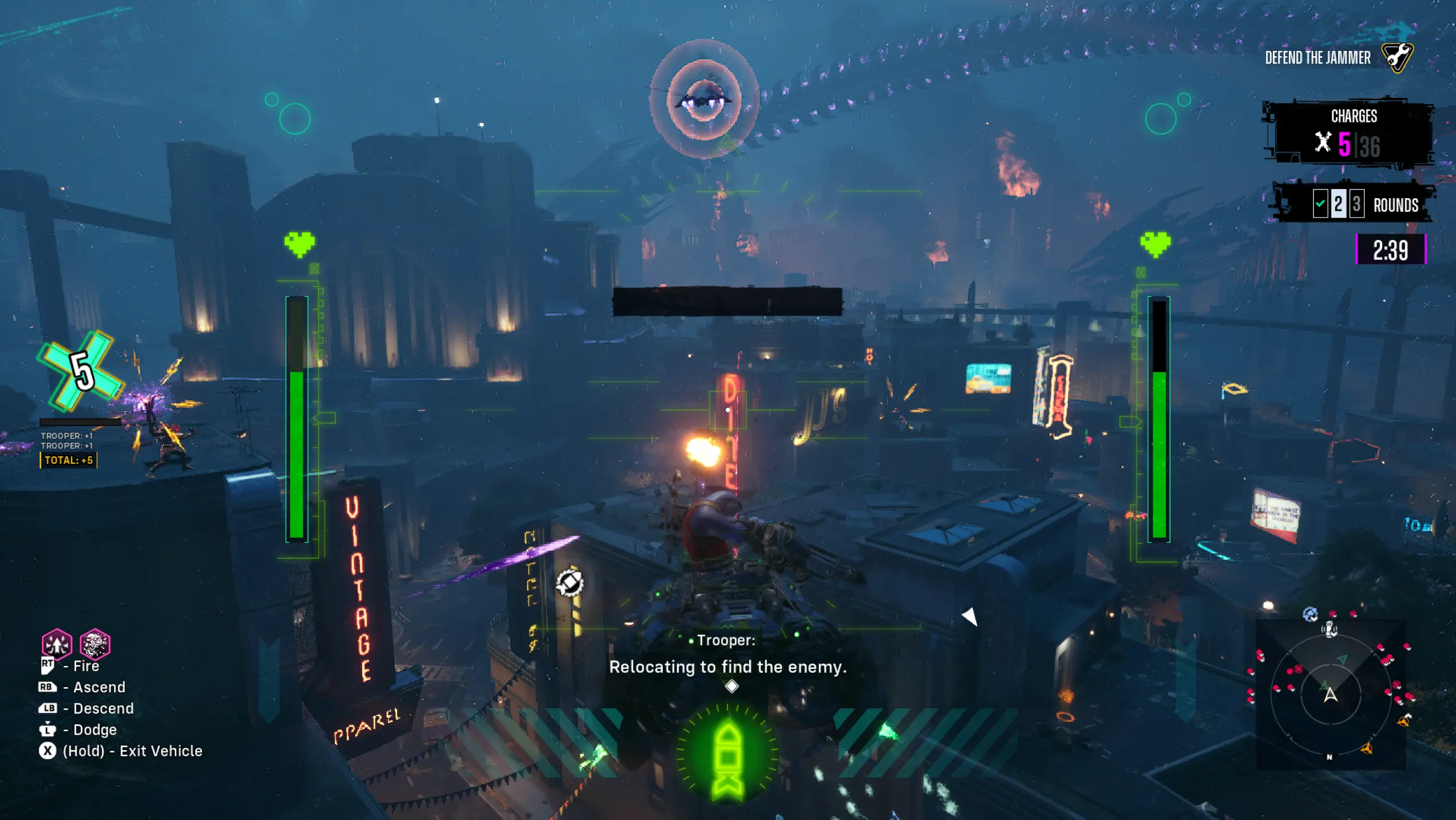The height and width of the screenshot is (820, 1456).
Task: Click the wrench shield objective icon
Action: point(1397,57)
